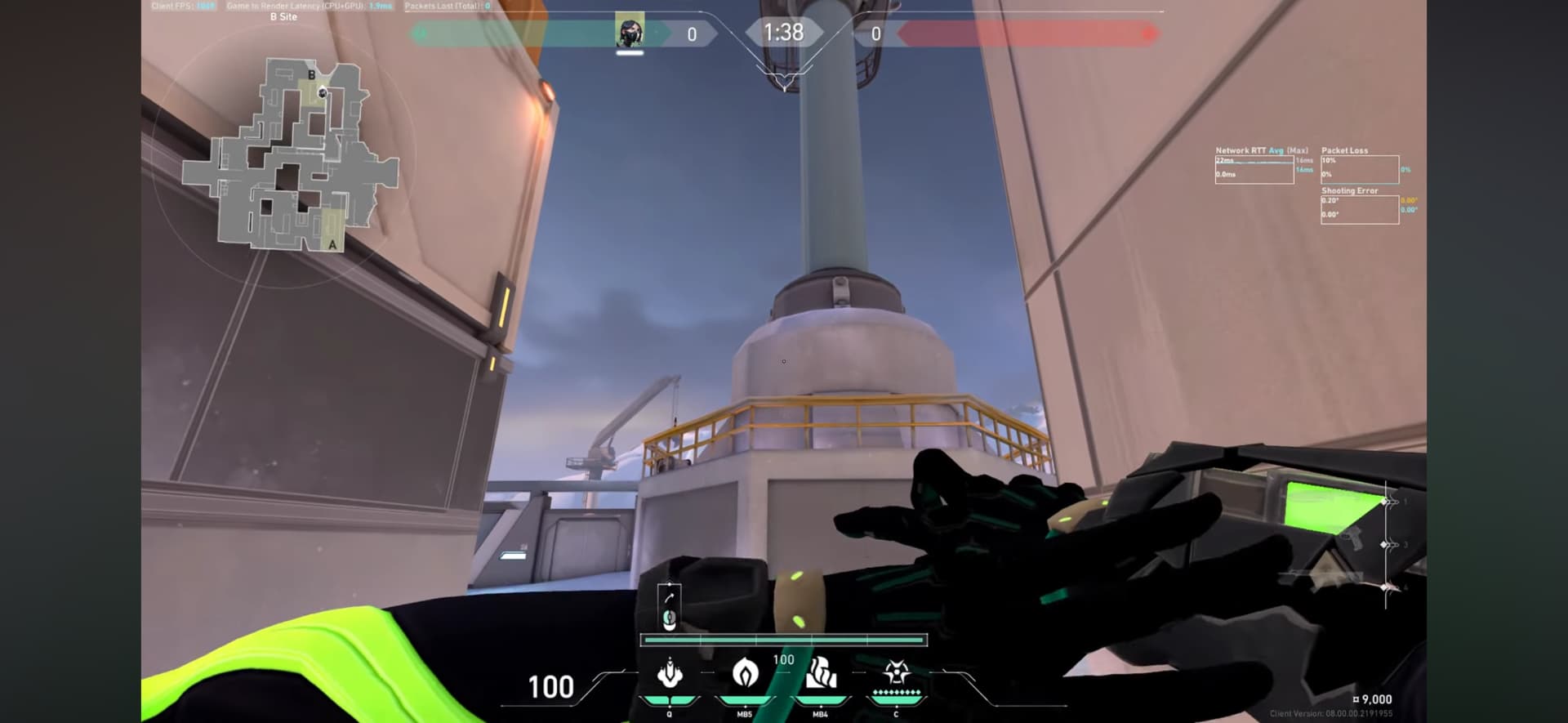
Task: Activate the Toxic Screen ability icon
Action: pyautogui.click(x=821, y=674)
